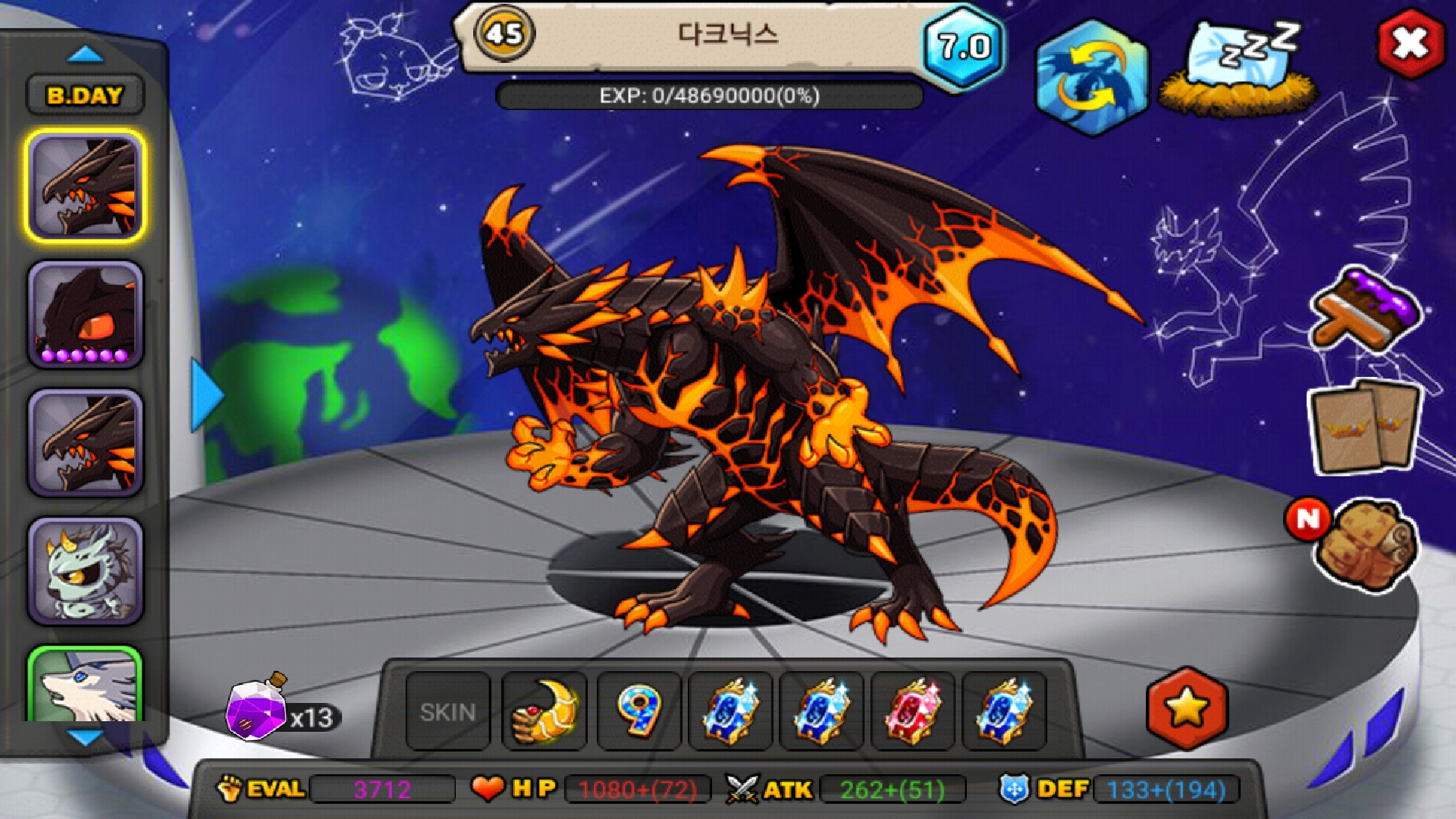The width and height of the screenshot is (1456, 819).
Task: Select the pale horned dragon thumbnail
Action: 86,571
